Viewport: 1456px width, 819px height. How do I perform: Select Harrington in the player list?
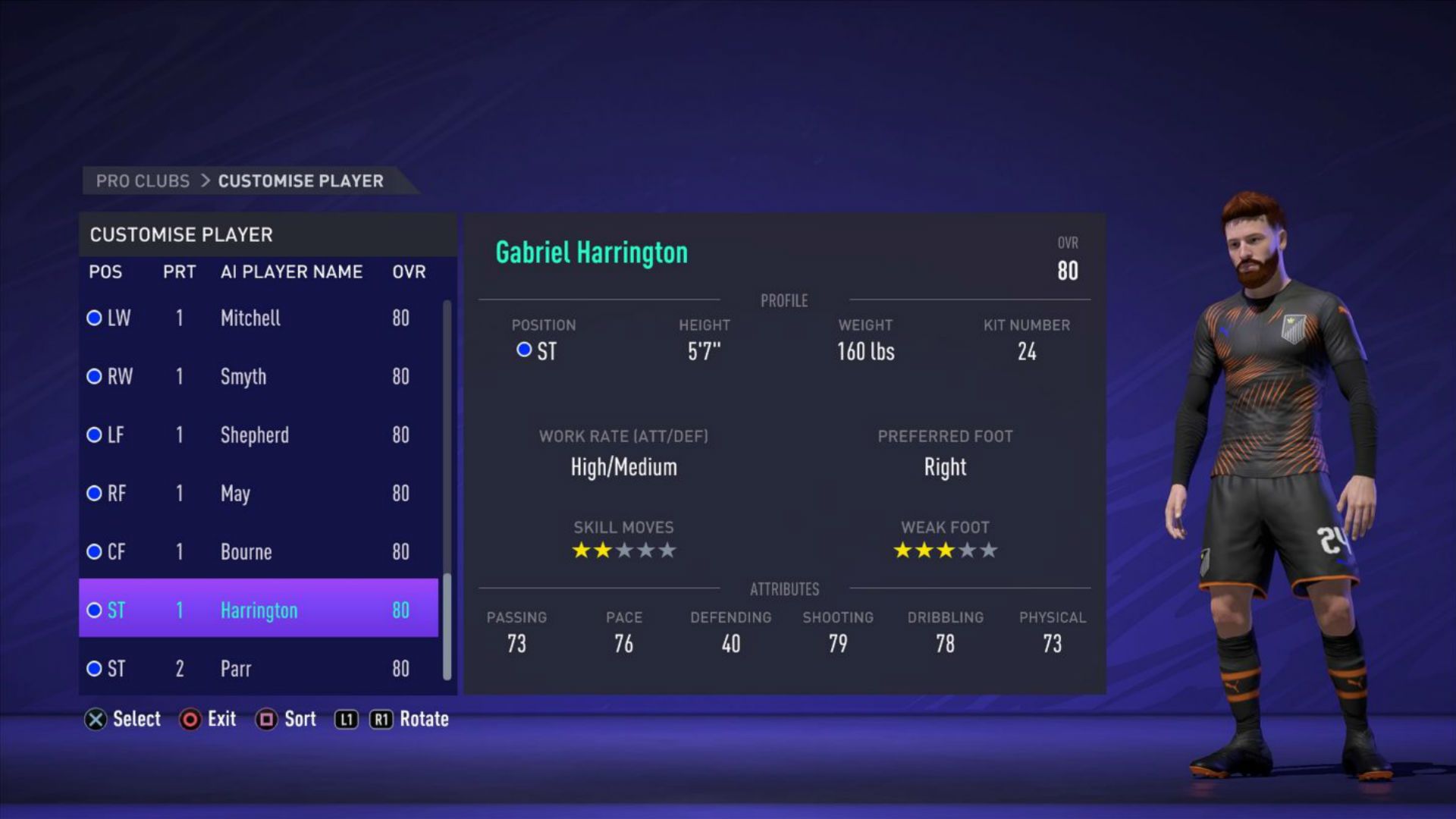coord(259,610)
